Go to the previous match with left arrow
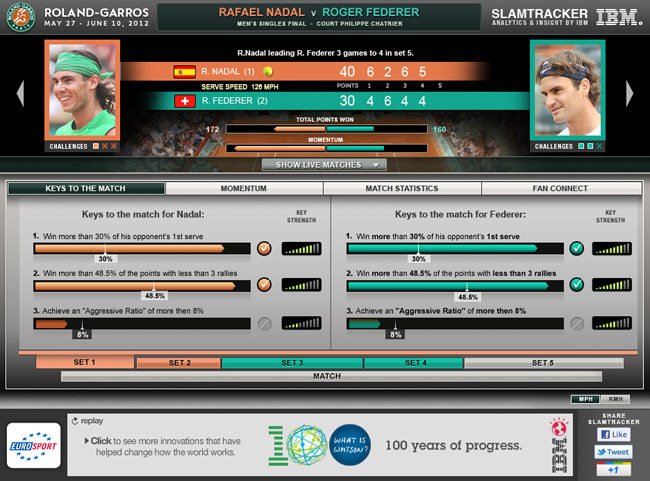Image resolution: width=650 pixels, height=481 pixels. pos(19,92)
